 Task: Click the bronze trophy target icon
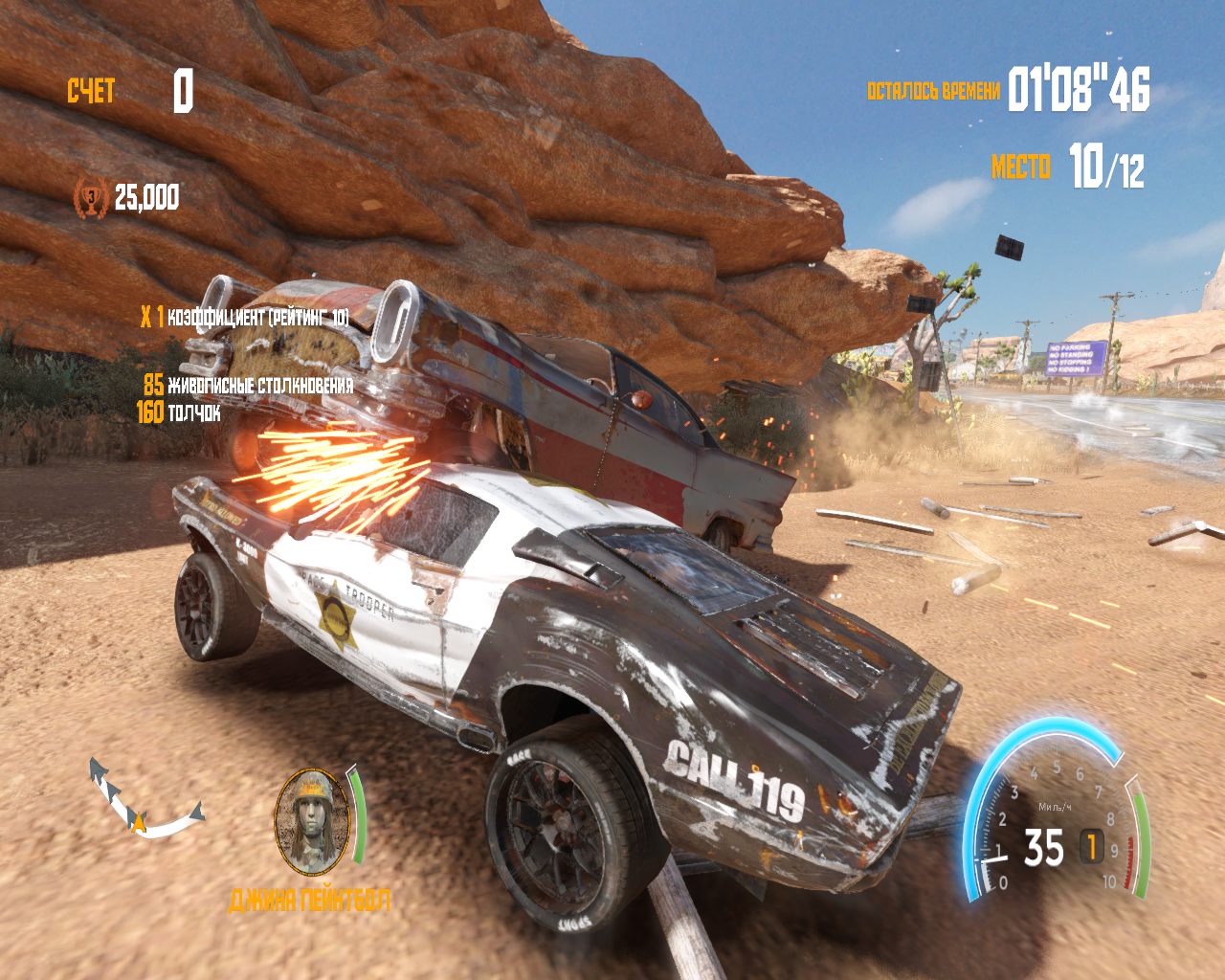pos(91,196)
